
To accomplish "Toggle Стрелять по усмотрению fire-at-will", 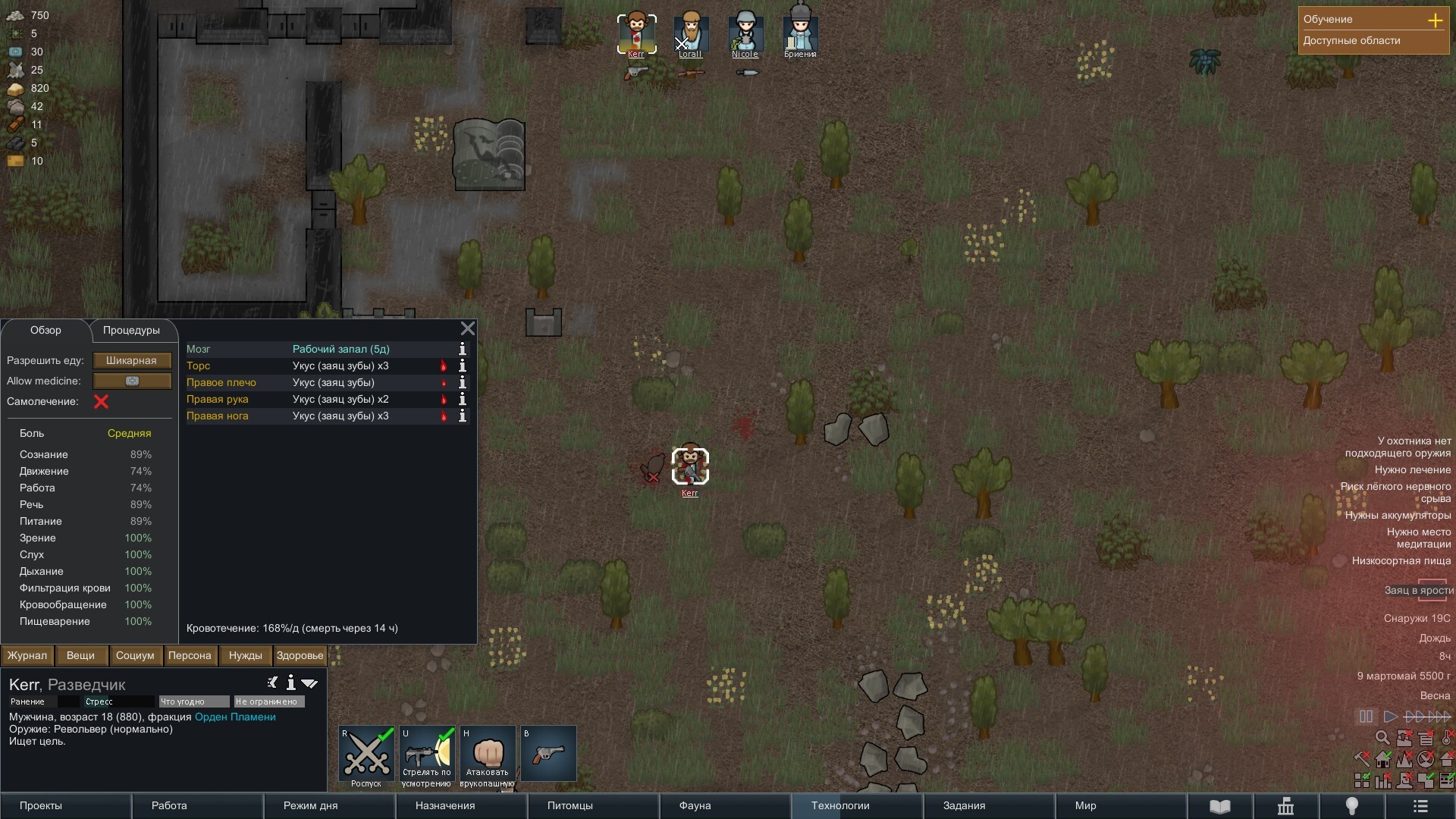I will (x=427, y=755).
